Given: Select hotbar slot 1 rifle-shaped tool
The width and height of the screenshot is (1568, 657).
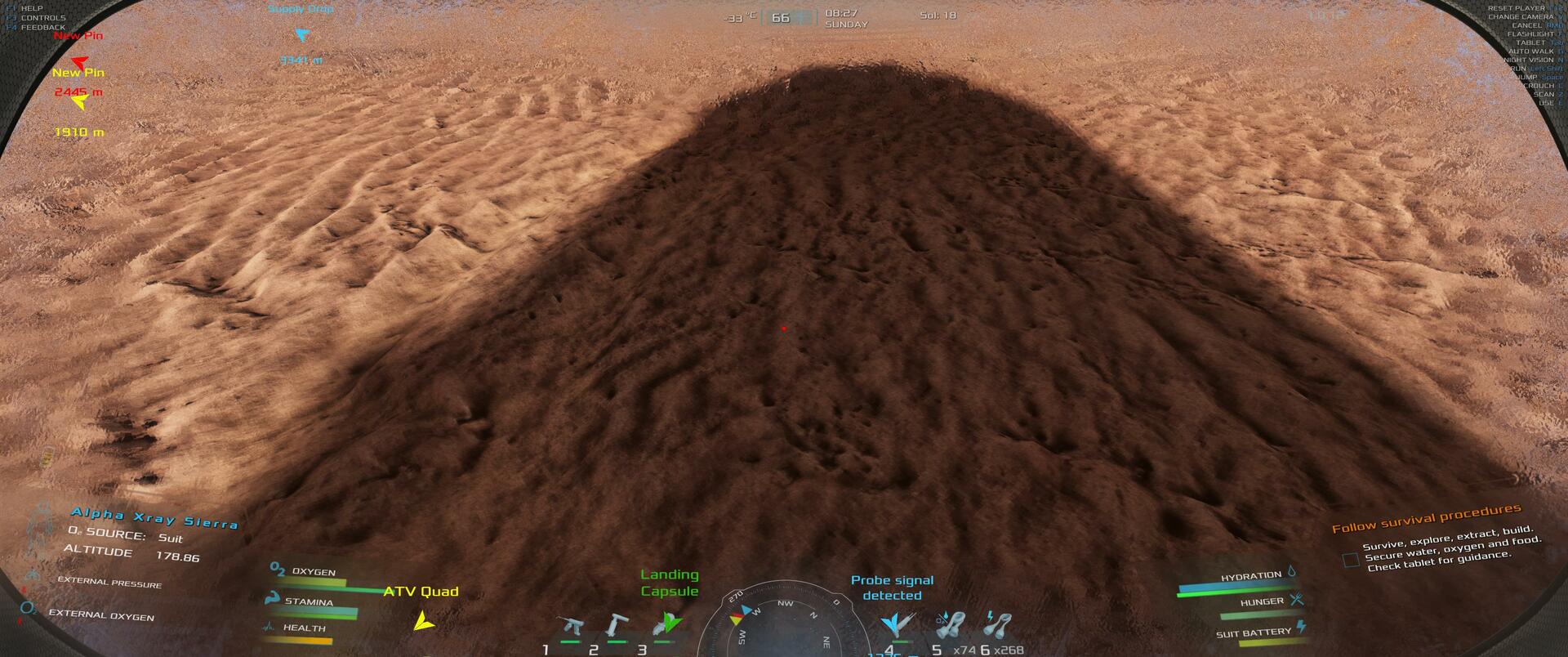Looking at the screenshot, I should pyautogui.click(x=568, y=628).
